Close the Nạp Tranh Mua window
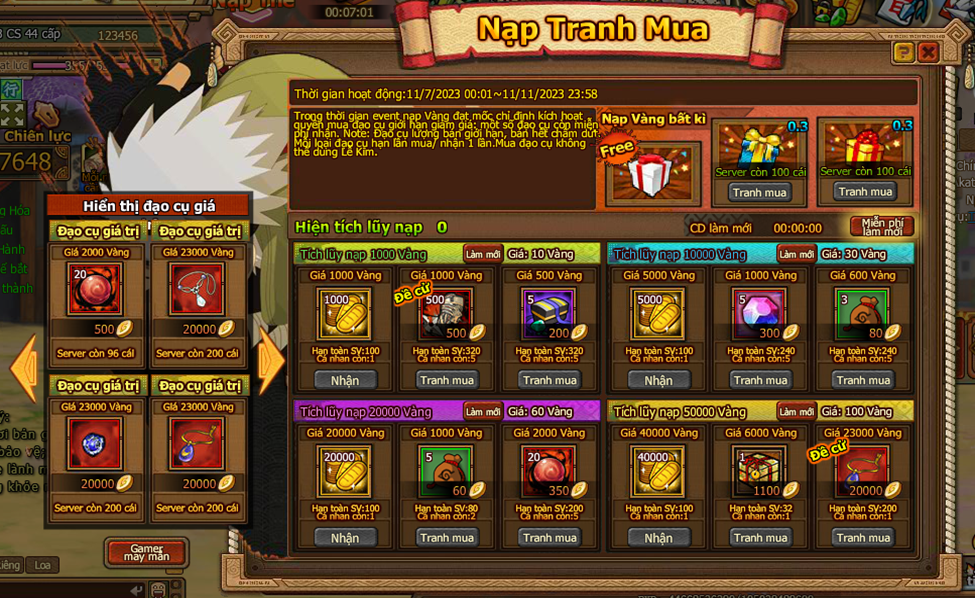 coord(928,52)
